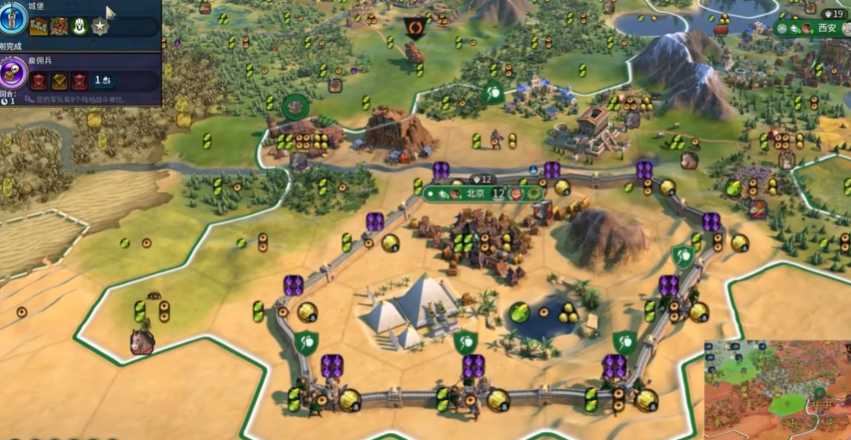Select the green circular unit icon near the mine
The height and width of the screenshot is (440, 851).
click(x=294, y=105)
